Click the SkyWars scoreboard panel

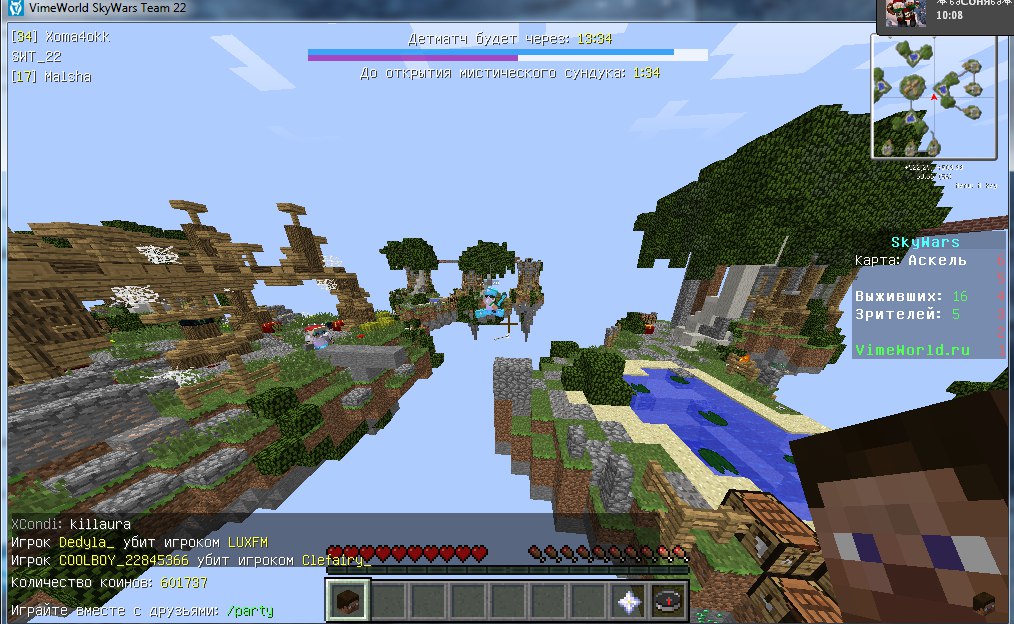(929, 295)
